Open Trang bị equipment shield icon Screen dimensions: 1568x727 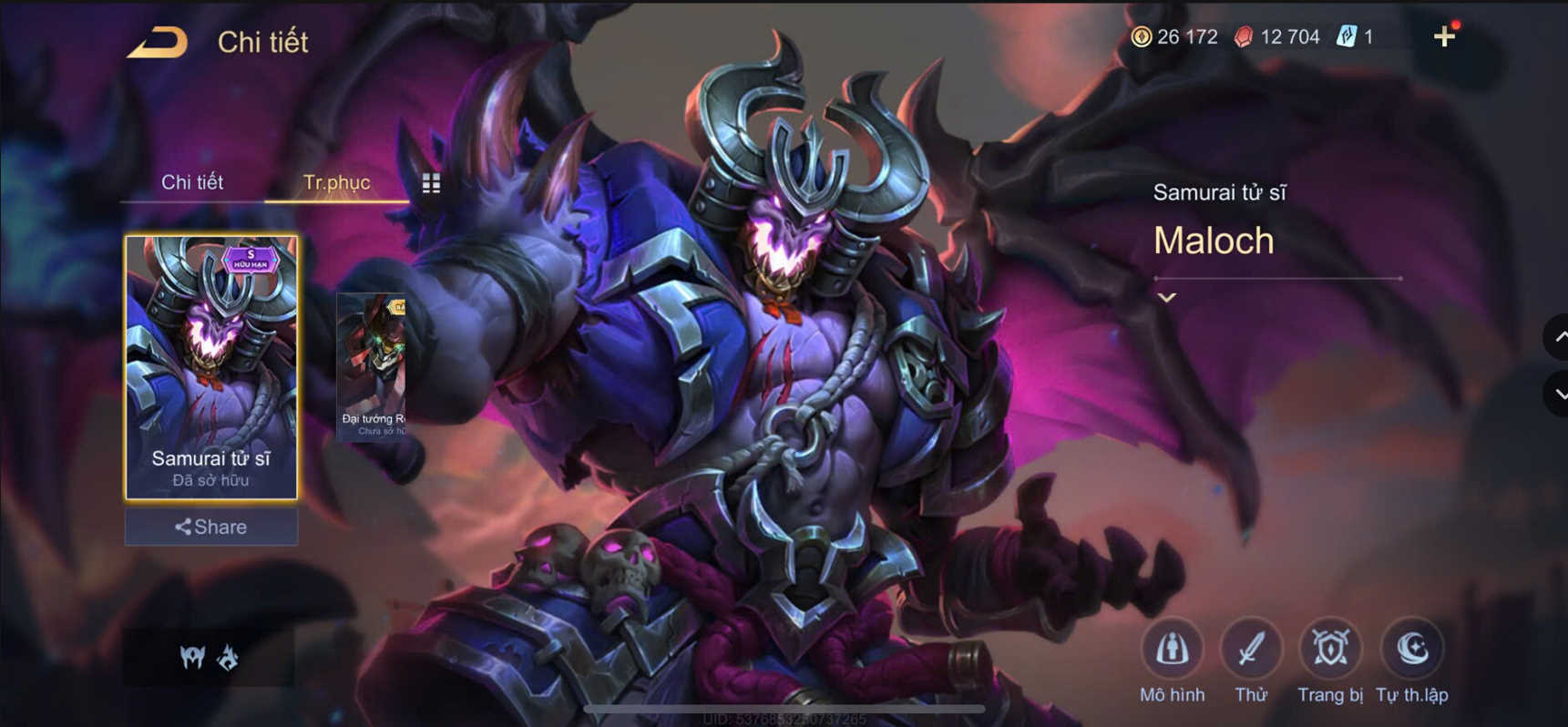pos(1329,649)
